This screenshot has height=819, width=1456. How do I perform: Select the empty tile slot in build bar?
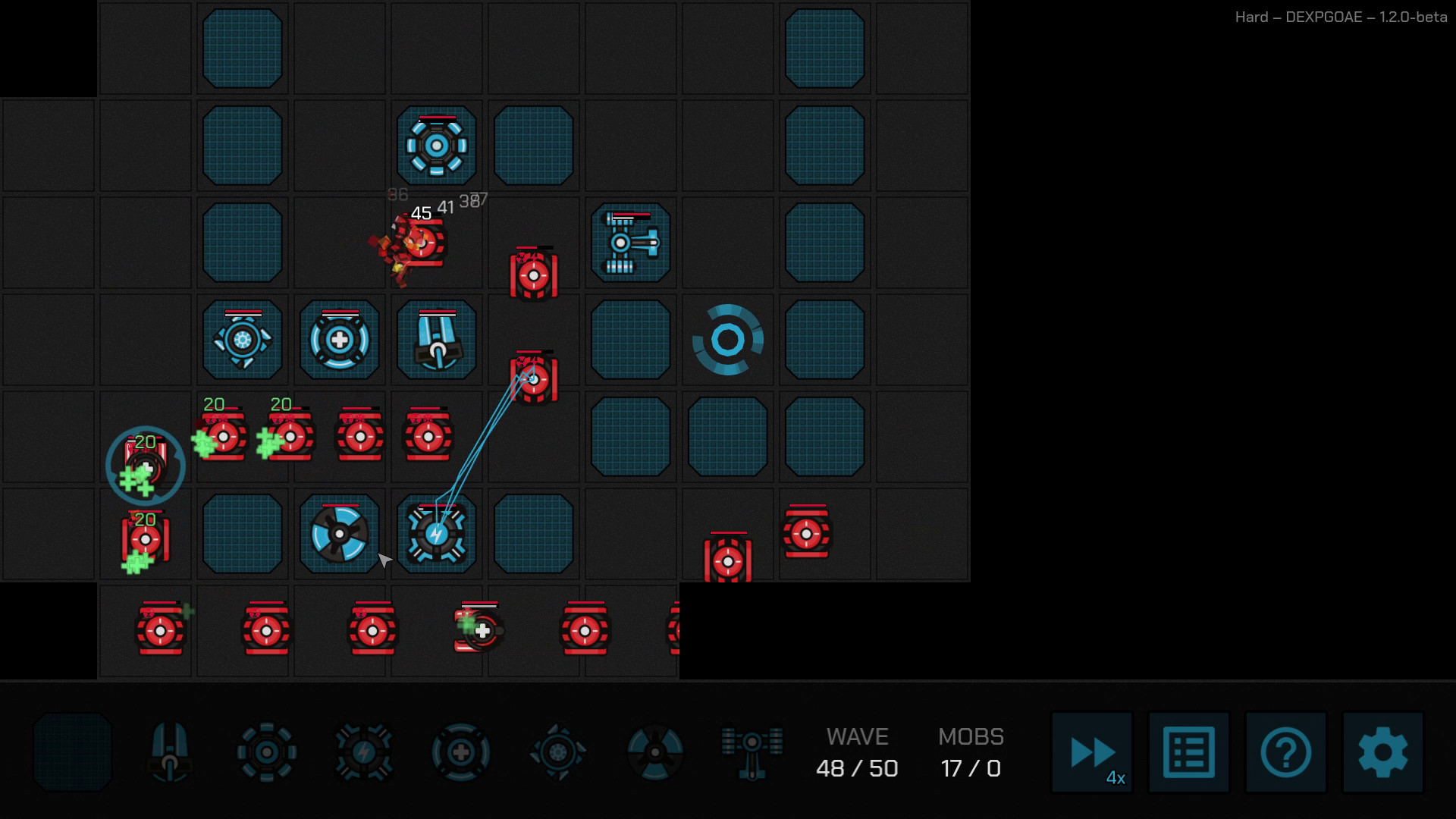pos(72,751)
